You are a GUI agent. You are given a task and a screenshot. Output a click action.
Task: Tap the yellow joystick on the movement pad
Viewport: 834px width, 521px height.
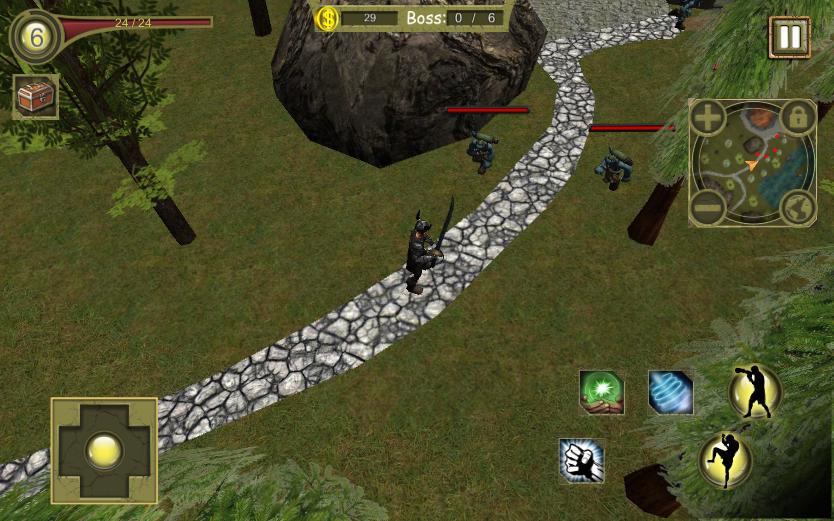[104, 450]
